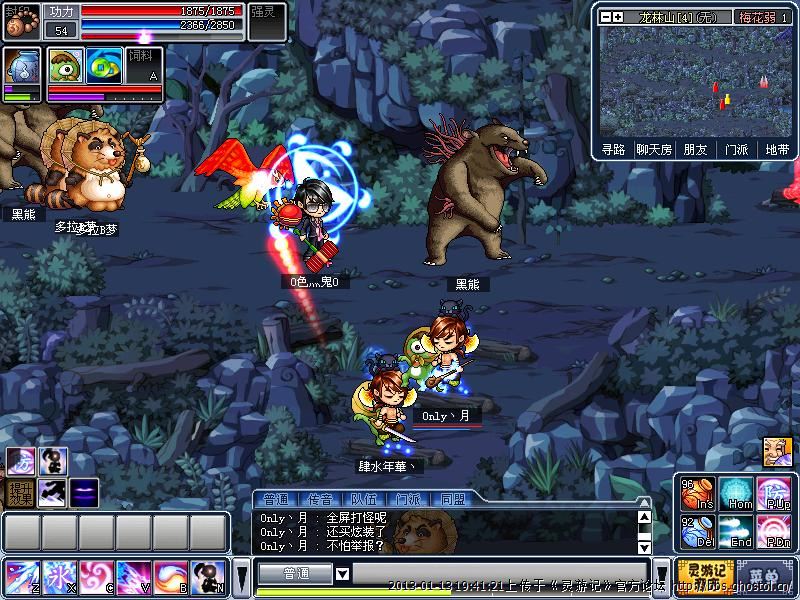
Task: Open the 聊天房 chat room
Action: point(652,149)
